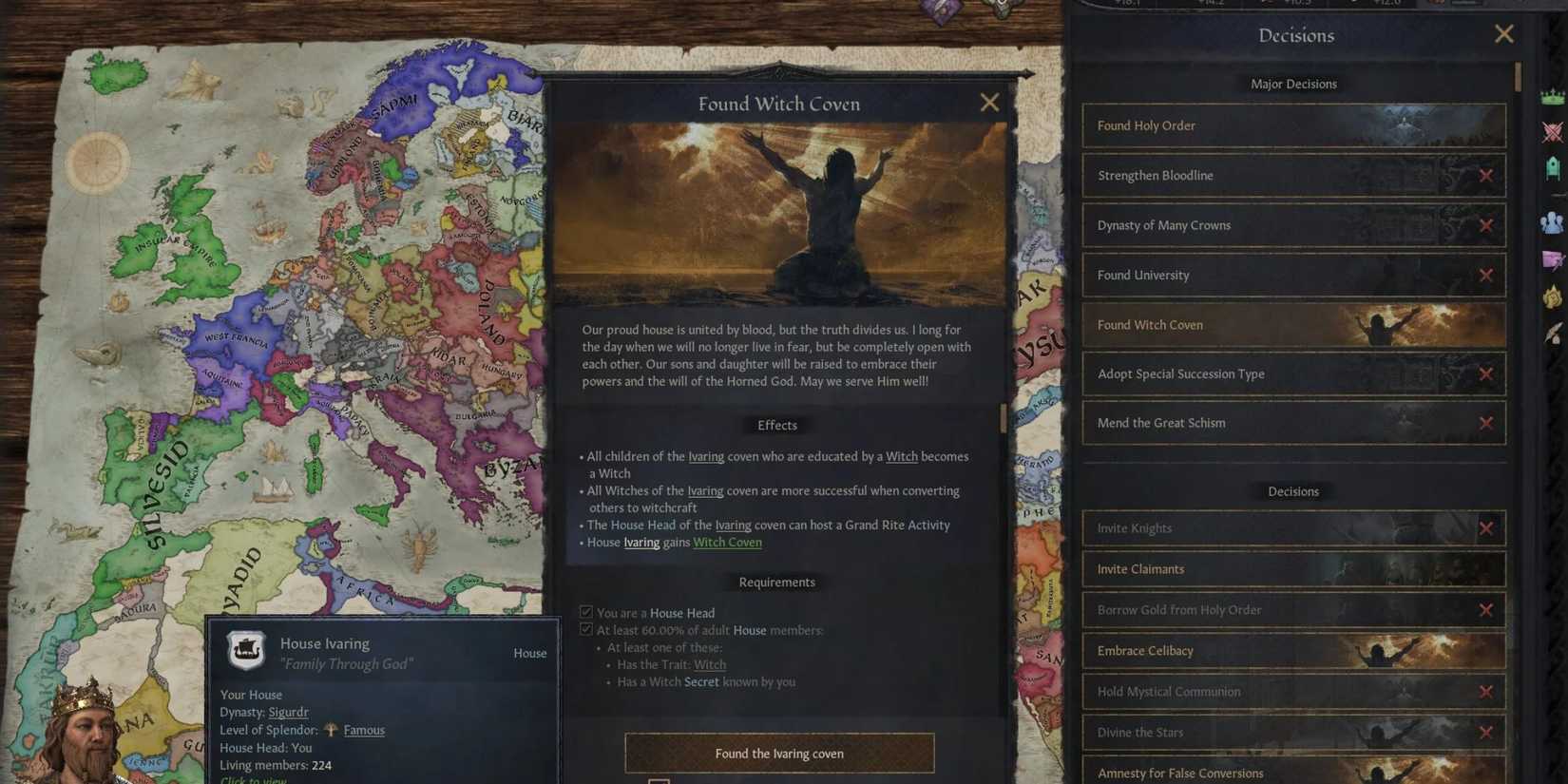Image resolution: width=1568 pixels, height=784 pixels.
Task: Open the Court panel via the blue people icon
Action: (x=1553, y=222)
